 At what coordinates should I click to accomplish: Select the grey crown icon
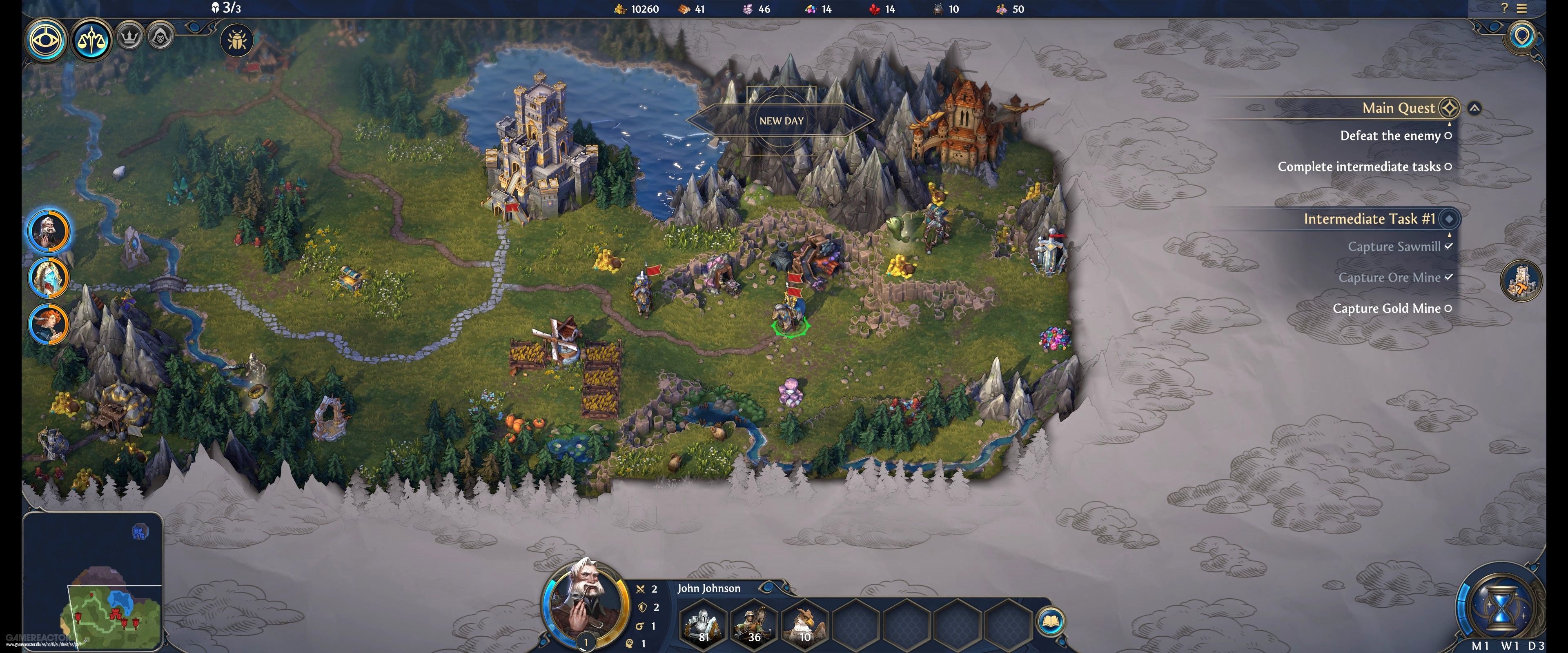(129, 37)
